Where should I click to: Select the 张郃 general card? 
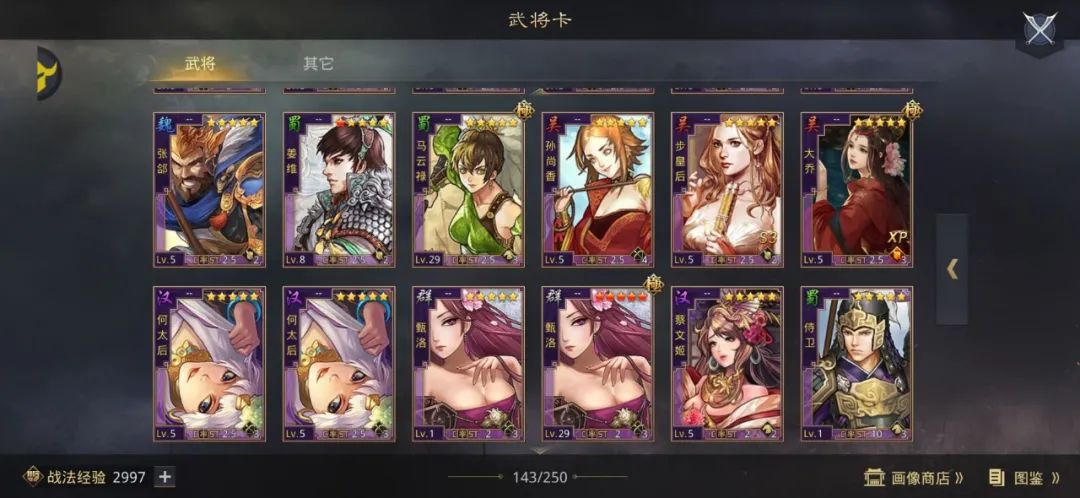click(x=209, y=190)
